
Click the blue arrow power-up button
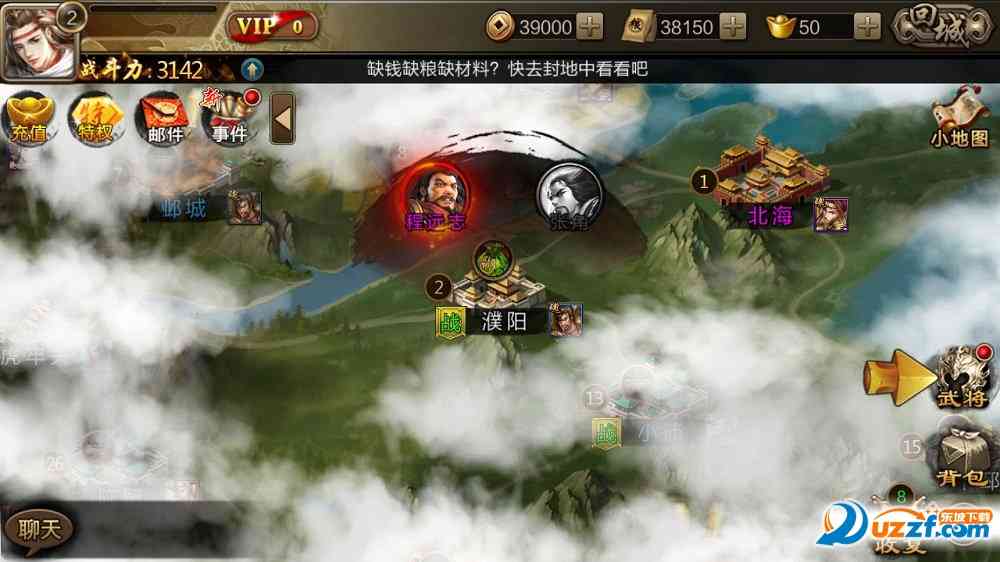click(x=252, y=69)
